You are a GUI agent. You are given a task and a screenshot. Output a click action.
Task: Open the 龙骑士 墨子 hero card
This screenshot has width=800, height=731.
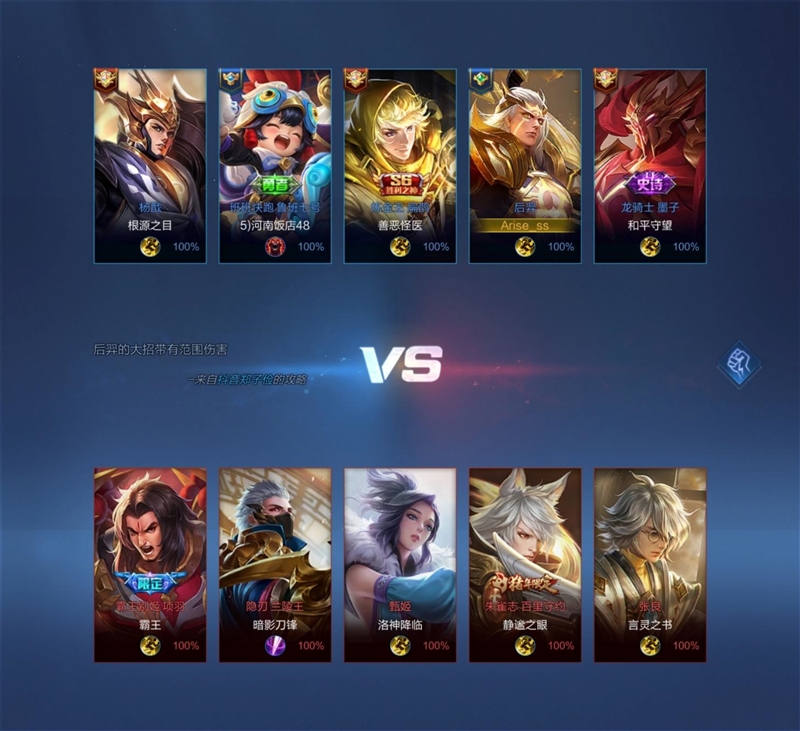click(650, 165)
